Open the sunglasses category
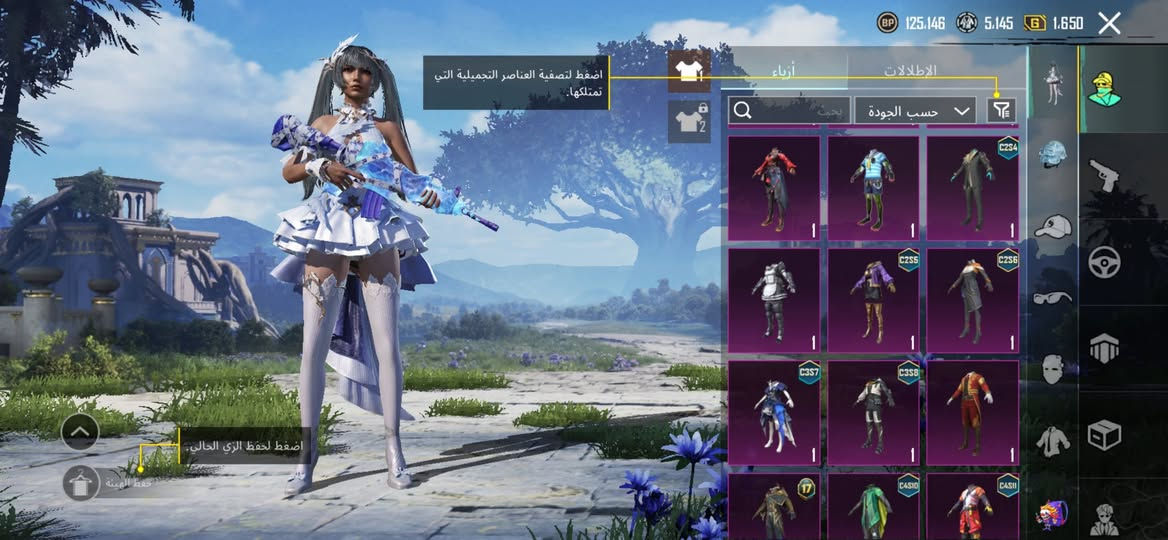1168x540 pixels. 1052,297
